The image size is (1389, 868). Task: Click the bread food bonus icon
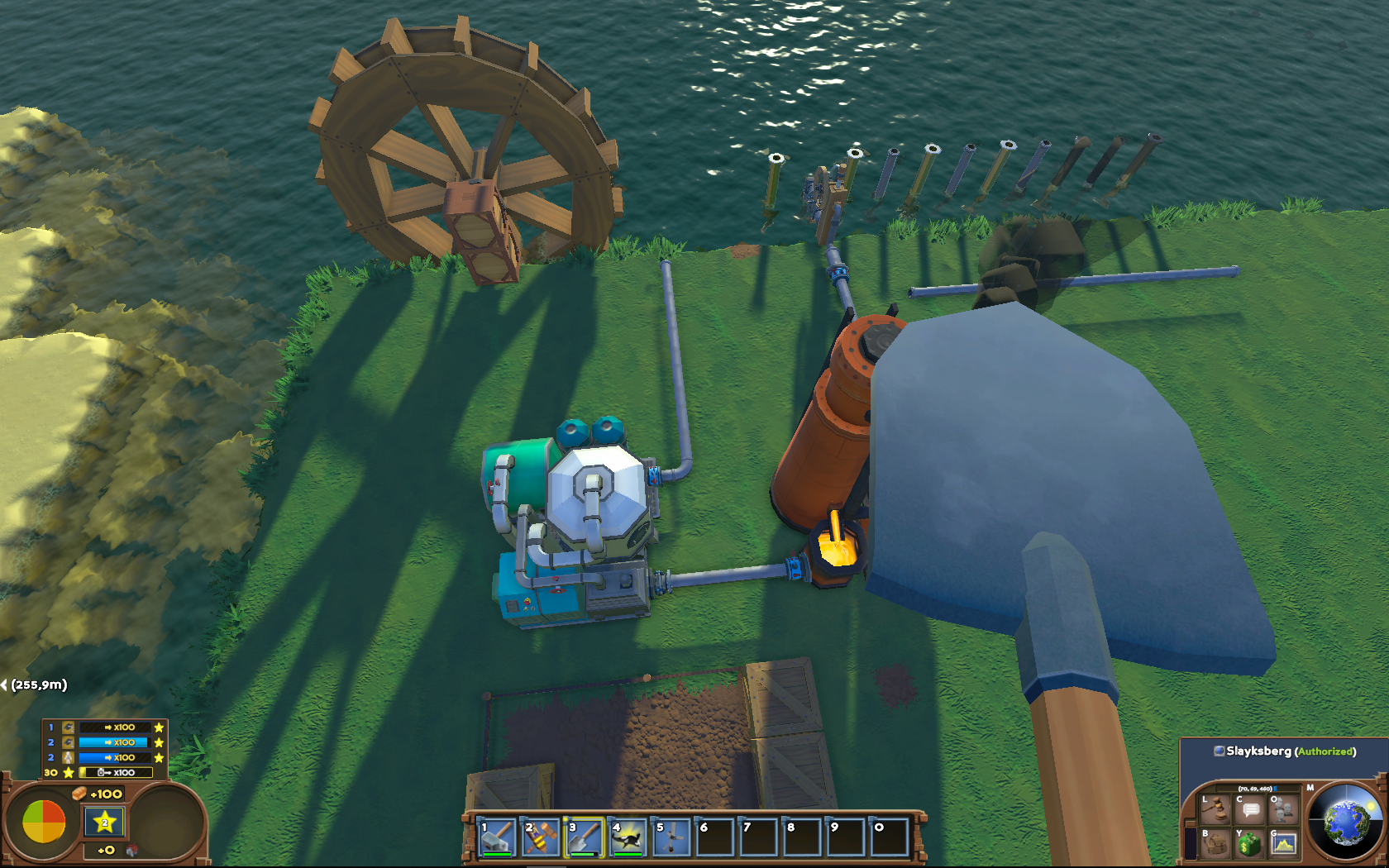(x=79, y=794)
